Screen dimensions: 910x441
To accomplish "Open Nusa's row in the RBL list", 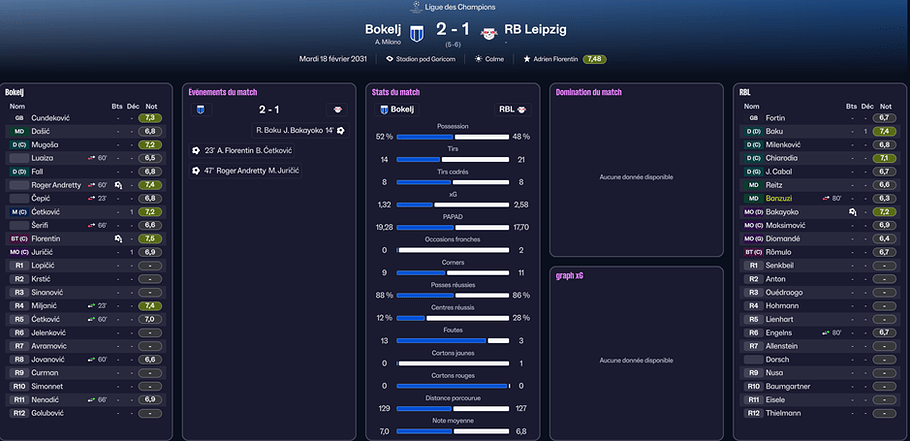I will point(775,372).
